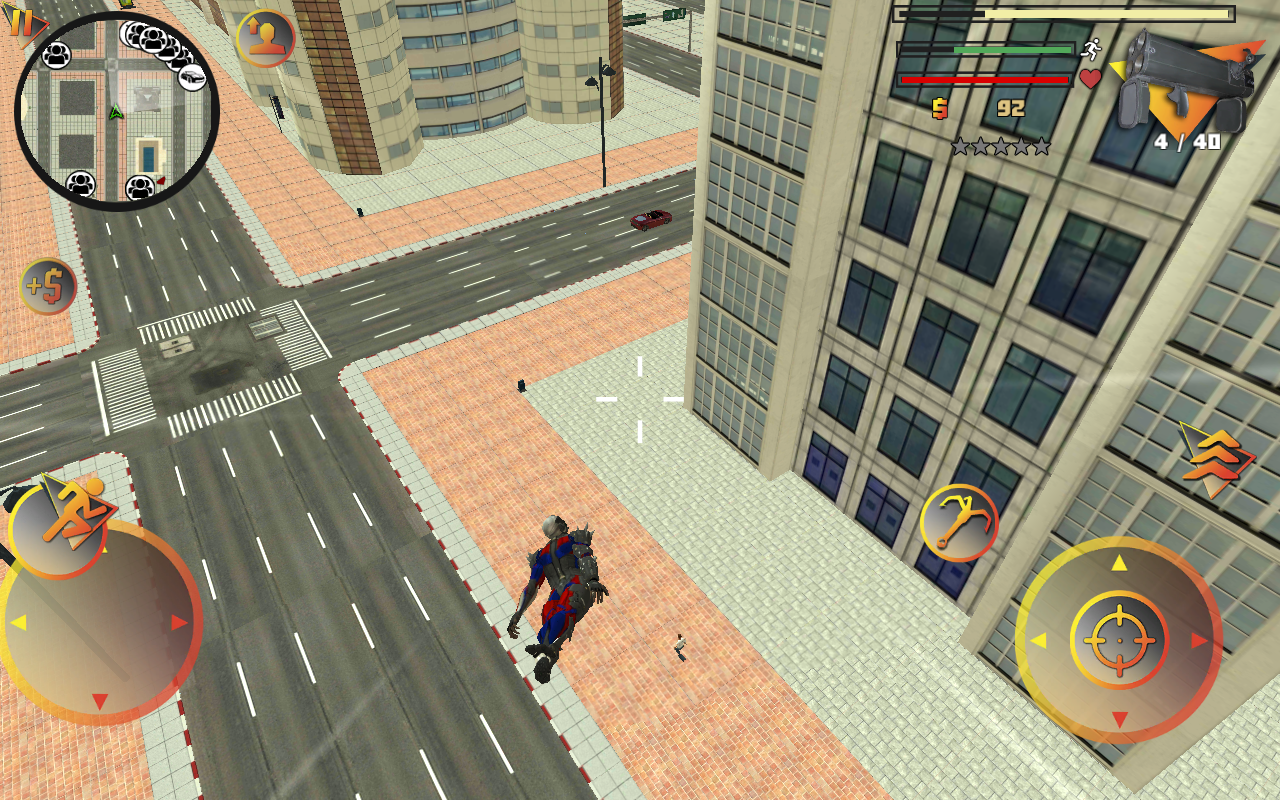Tap the +$ money bonus icon
This screenshot has width=1280, height=800.
[x=47, y=286]
